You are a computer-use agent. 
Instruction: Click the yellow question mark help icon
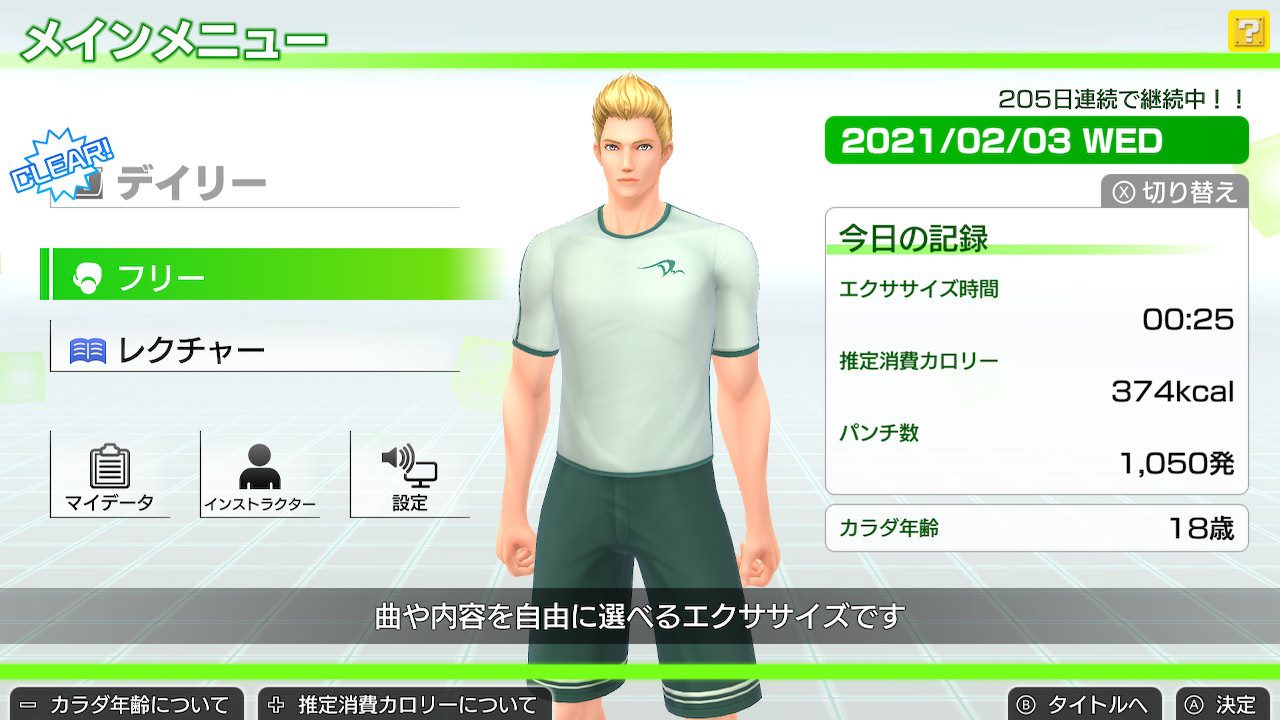[x=1247, y=33]
